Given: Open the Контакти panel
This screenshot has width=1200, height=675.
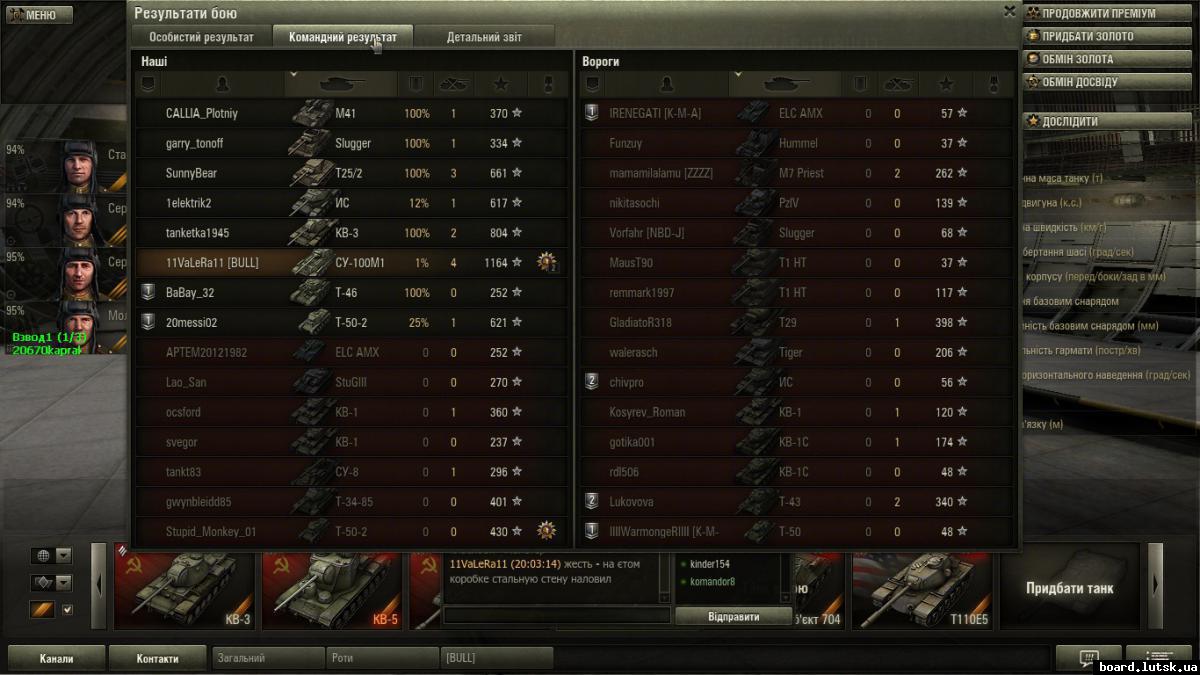Looking at the screenshot, I should (158, 659).
